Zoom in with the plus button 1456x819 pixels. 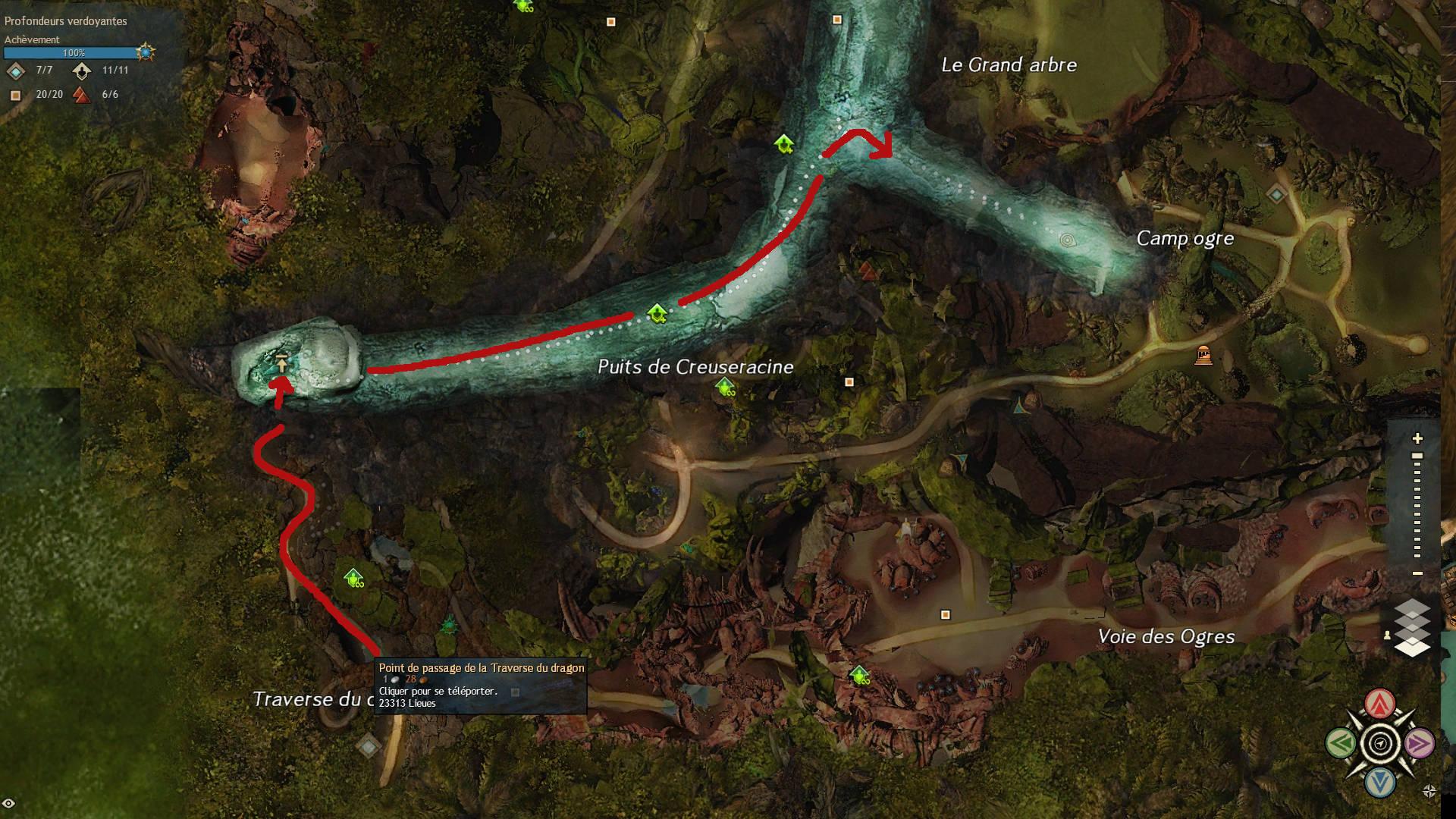coord(1417,438)
